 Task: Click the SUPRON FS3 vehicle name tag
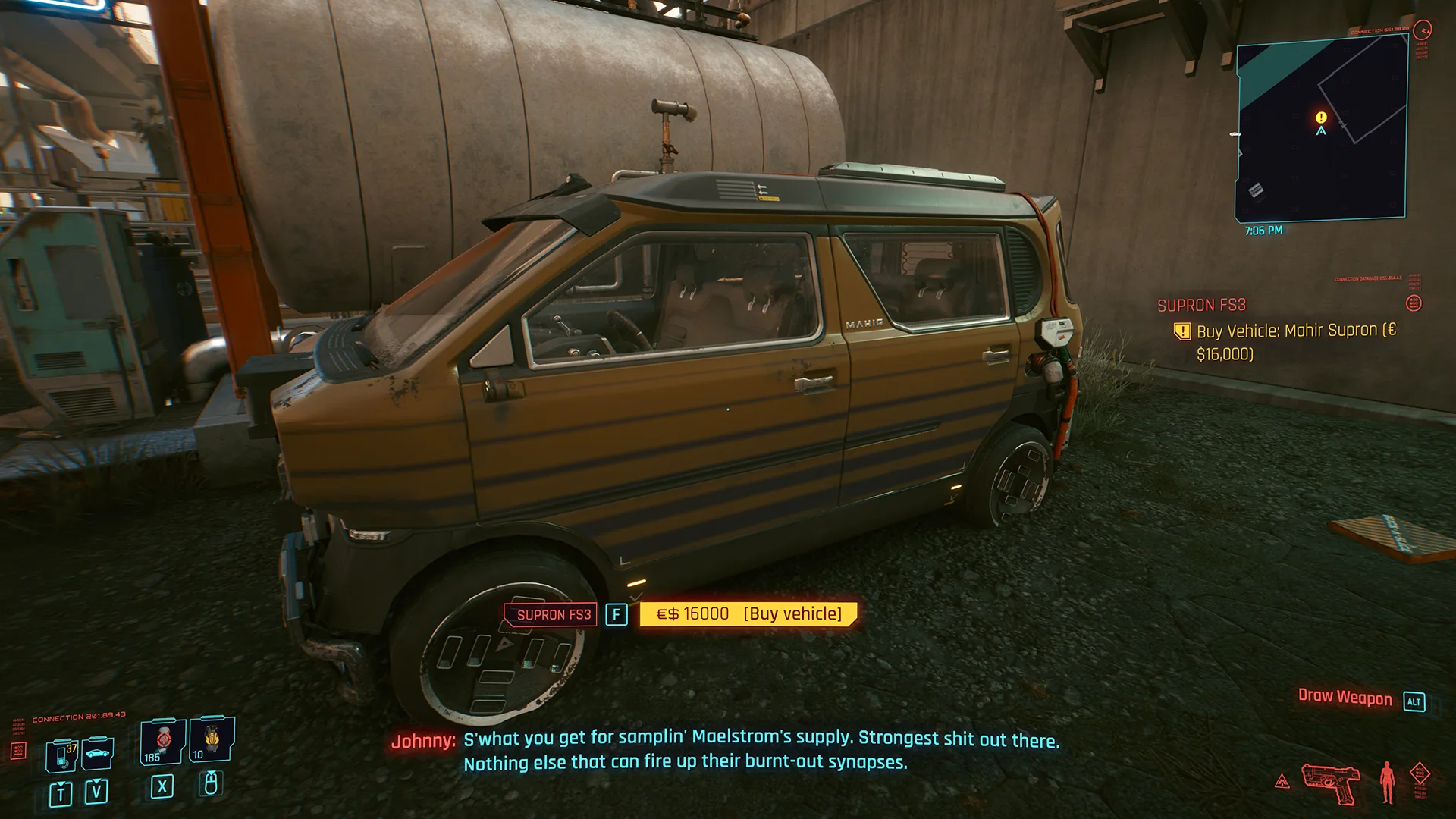click(x=553, y=614)
